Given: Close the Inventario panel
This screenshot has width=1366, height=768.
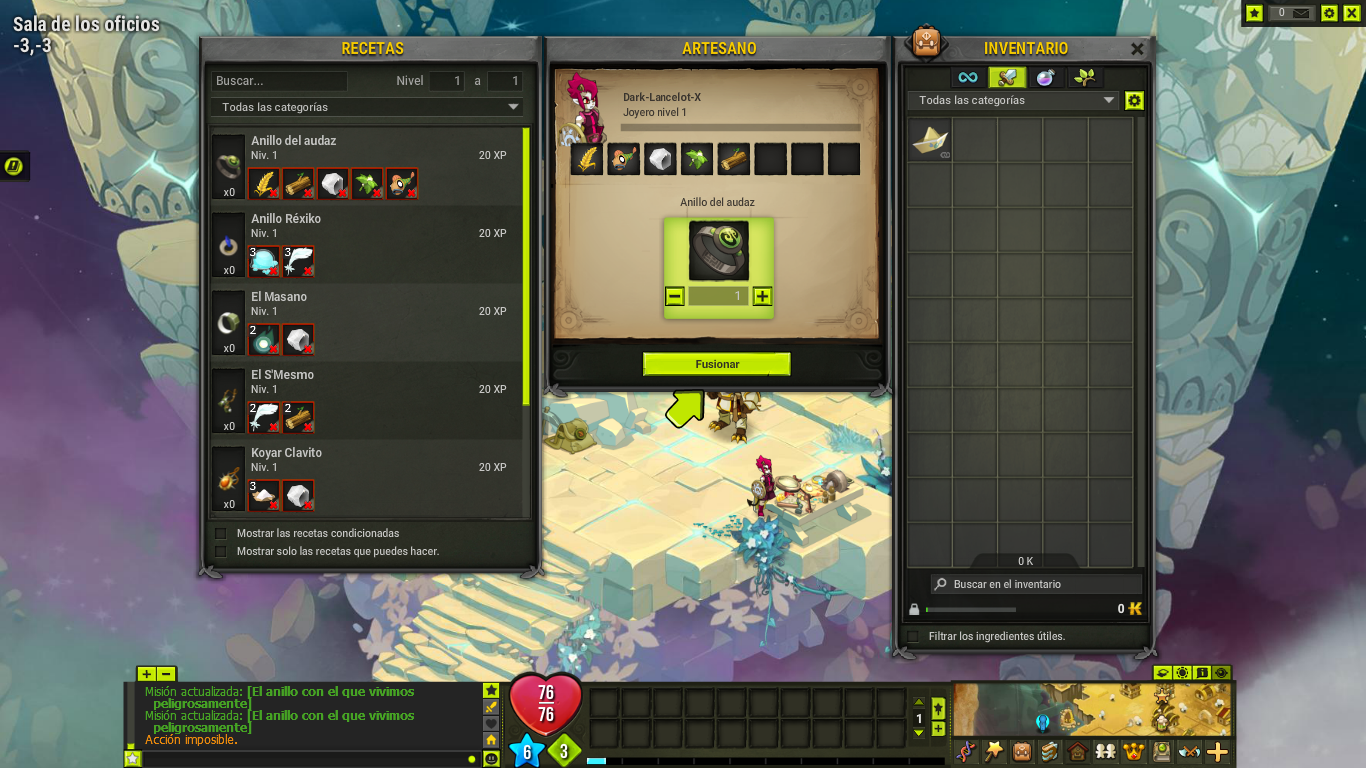Looking at the screenshot, I should [x=1137, y=48].
